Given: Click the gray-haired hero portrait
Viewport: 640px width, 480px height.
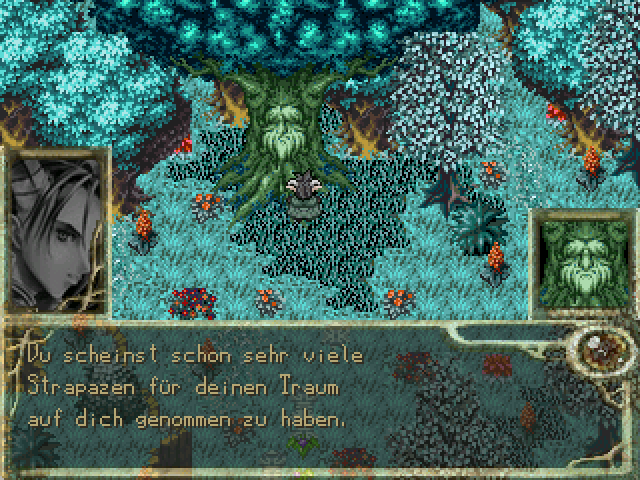Looking at the screenshot, I should [x=52, y=235].
